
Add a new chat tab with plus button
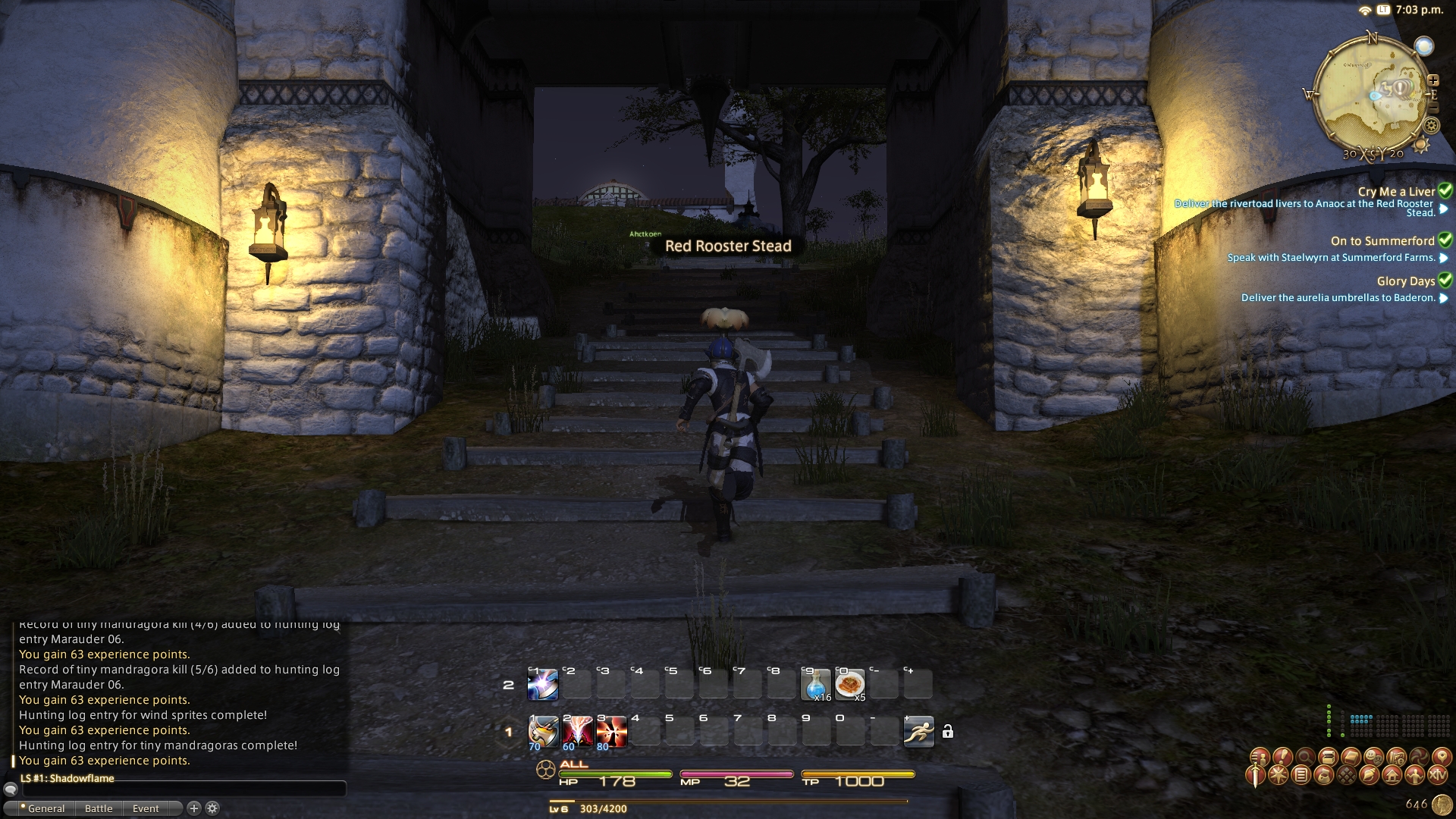(194, 808)
